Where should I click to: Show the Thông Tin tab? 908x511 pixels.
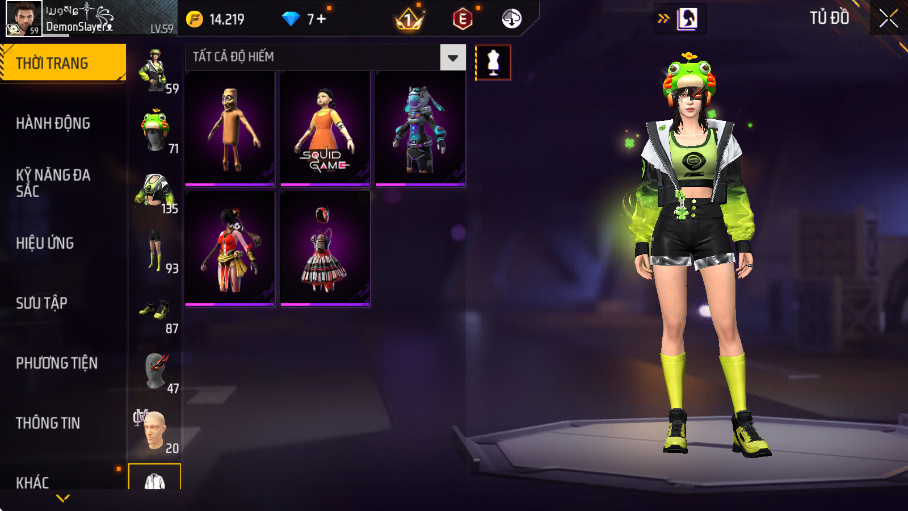(x=62, y=423)
